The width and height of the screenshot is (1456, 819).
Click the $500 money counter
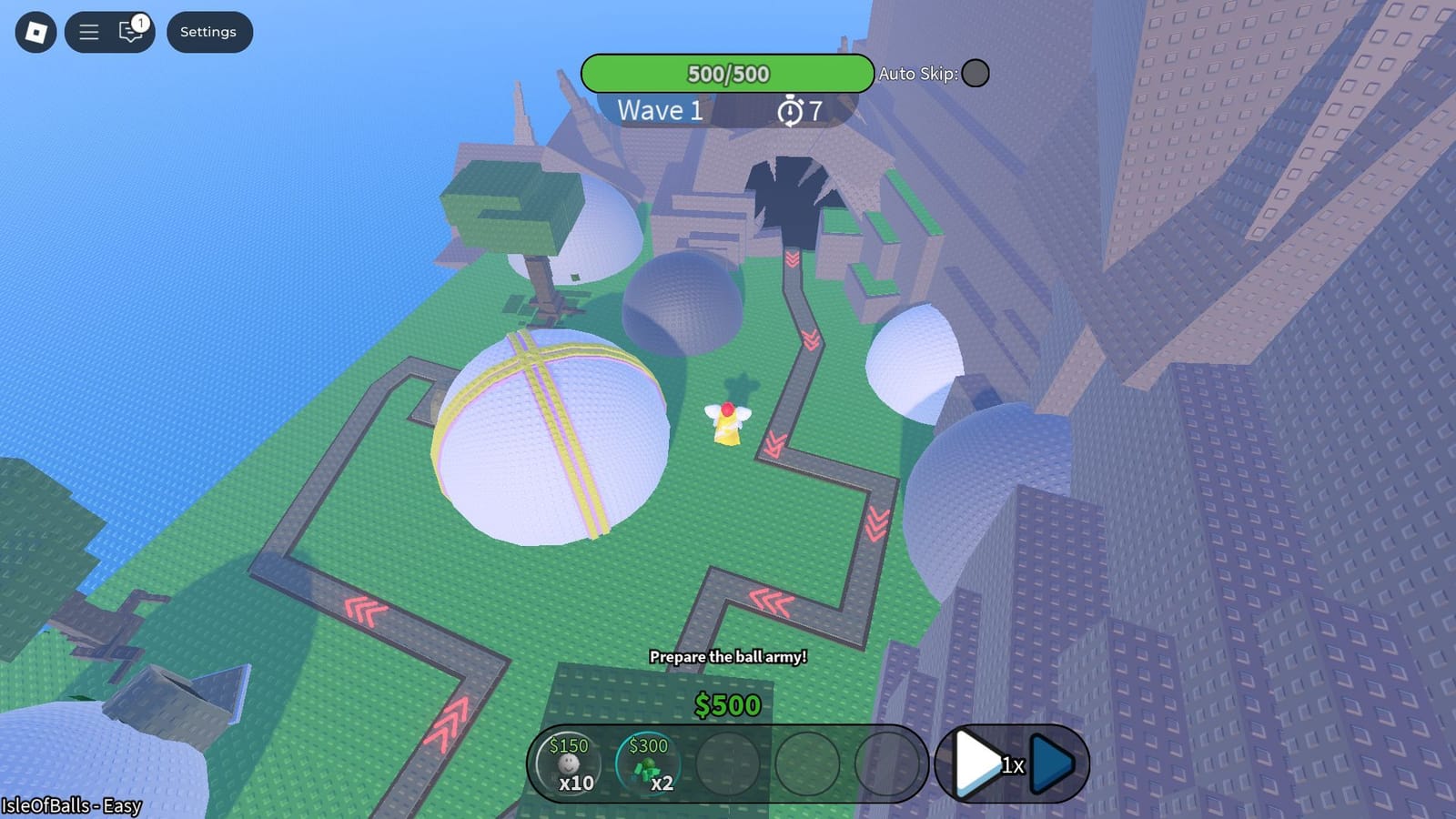point(726,705)
